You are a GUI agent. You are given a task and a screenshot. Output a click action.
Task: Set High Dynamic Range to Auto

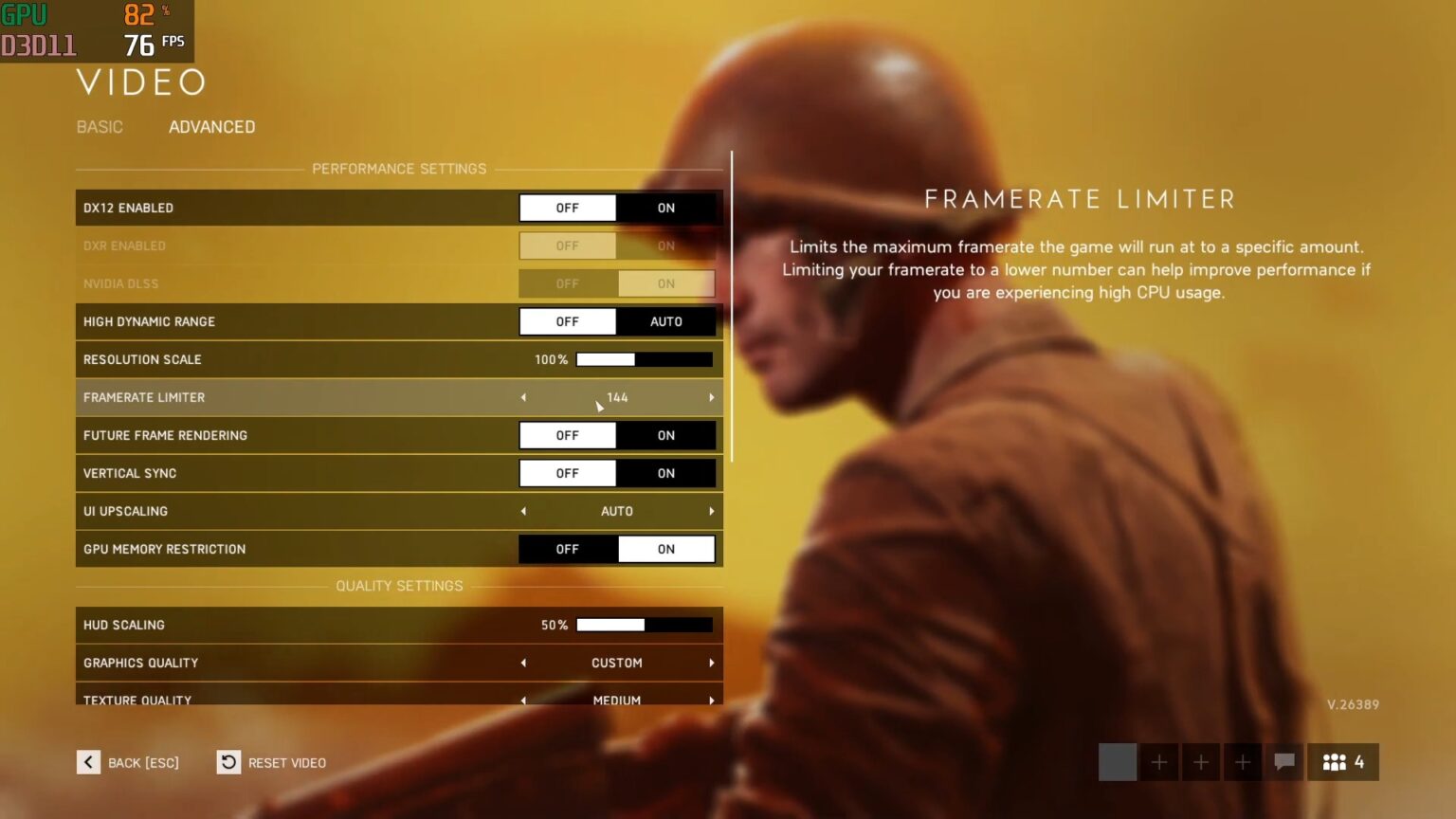pos(666,321)
